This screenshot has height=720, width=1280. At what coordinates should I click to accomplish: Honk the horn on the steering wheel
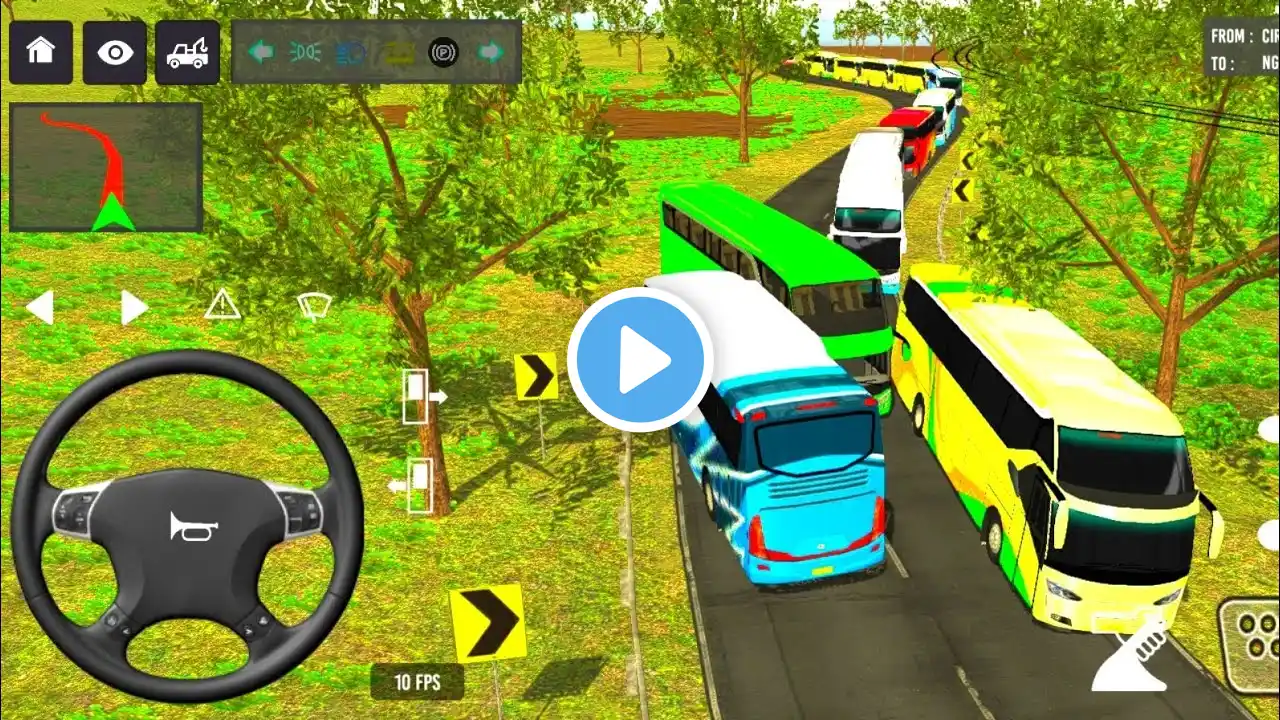click(x=187, y=526)
